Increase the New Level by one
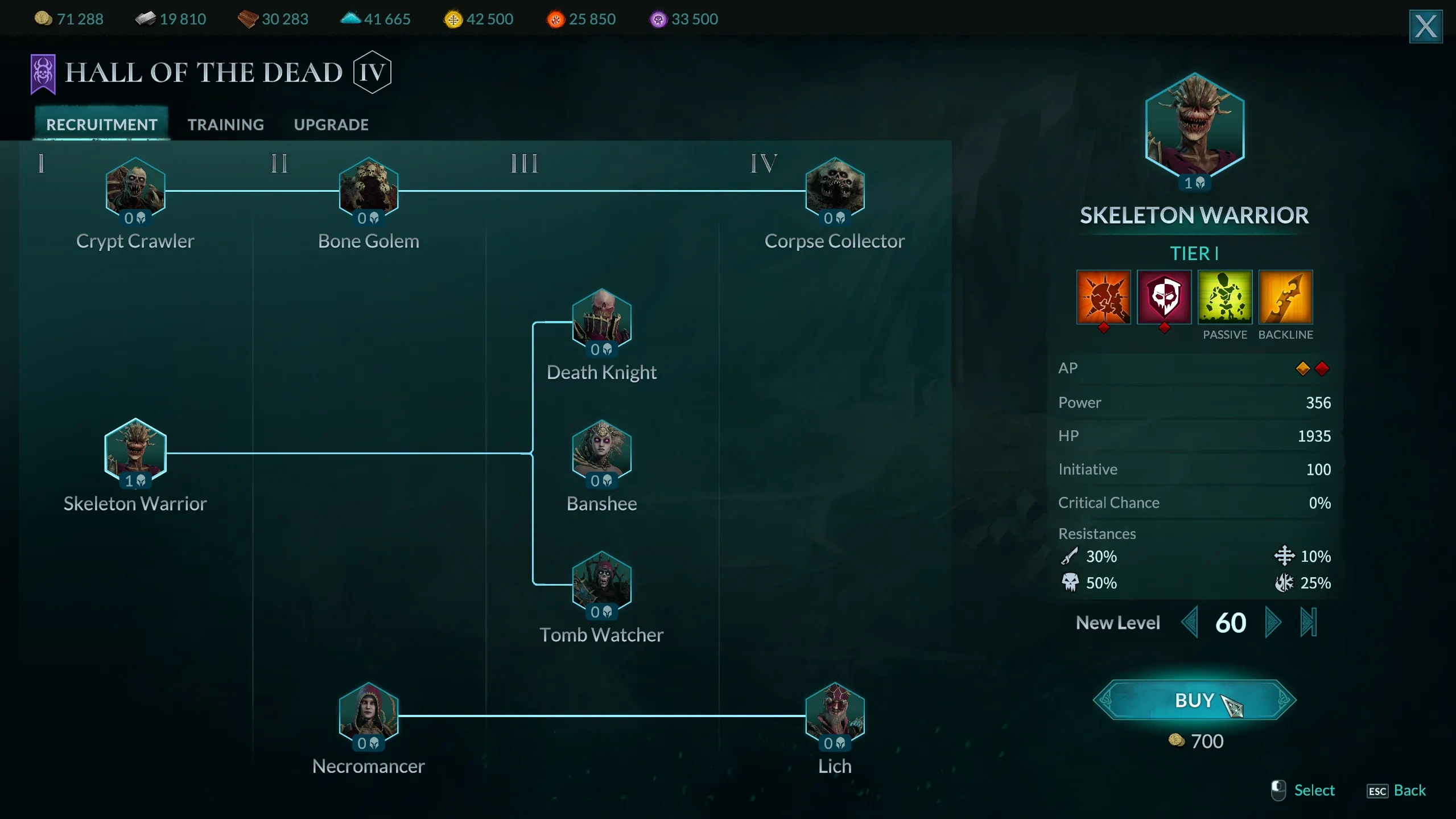 tap(1273, 623)
